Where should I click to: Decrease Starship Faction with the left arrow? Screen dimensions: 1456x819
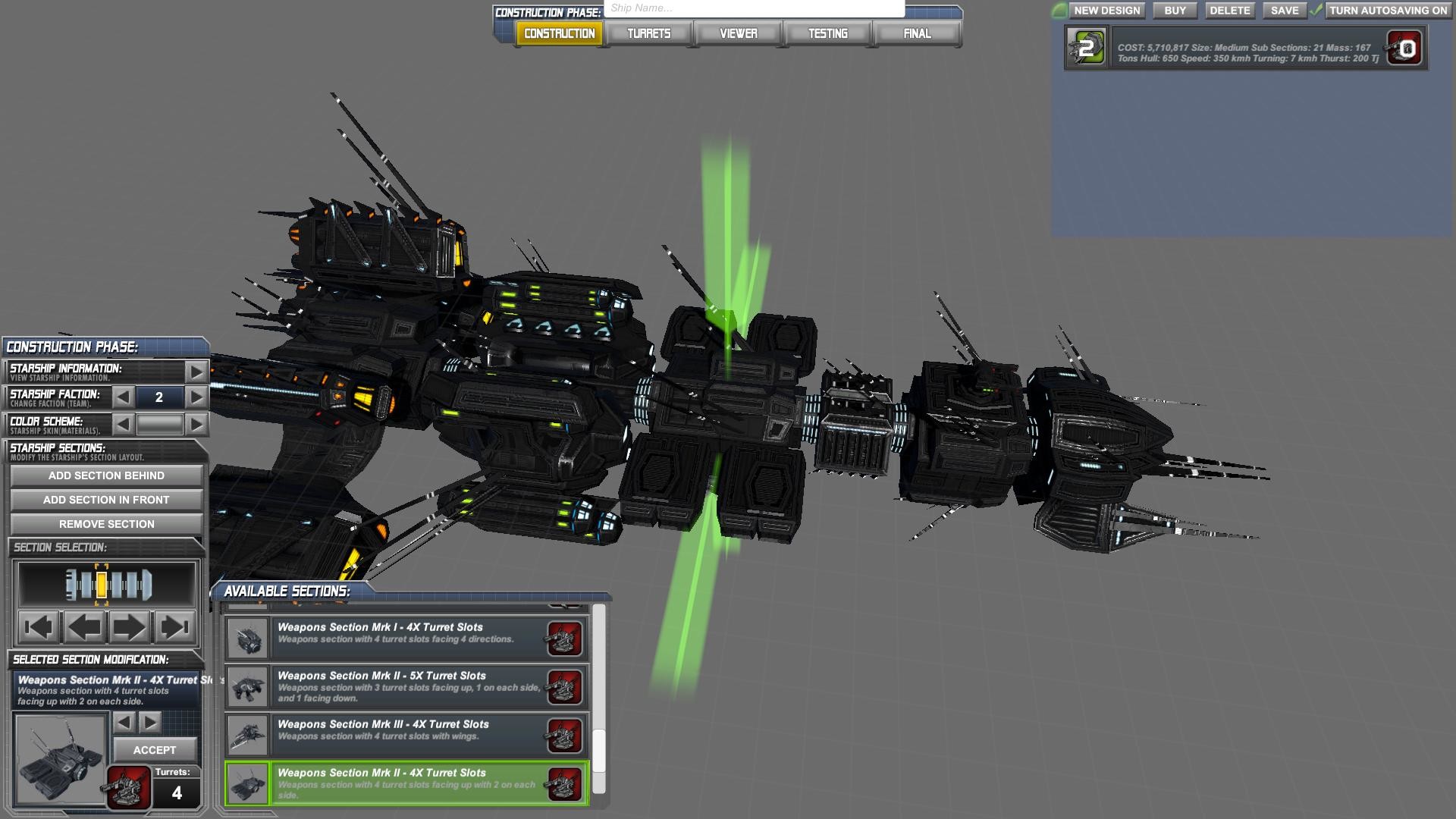point(124,397)
